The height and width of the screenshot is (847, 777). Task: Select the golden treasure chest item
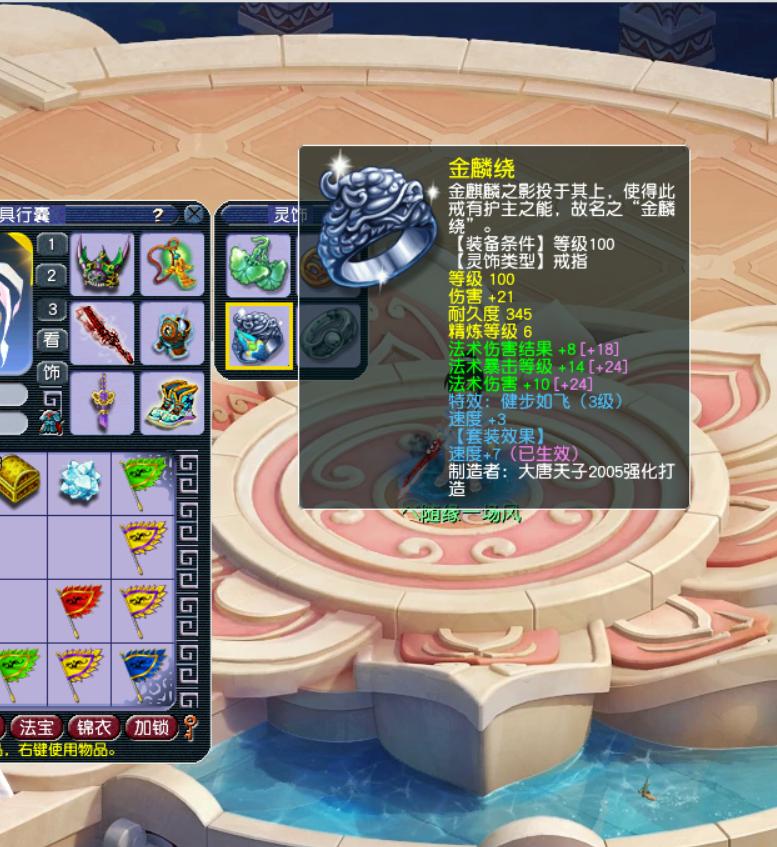point(15,481)
